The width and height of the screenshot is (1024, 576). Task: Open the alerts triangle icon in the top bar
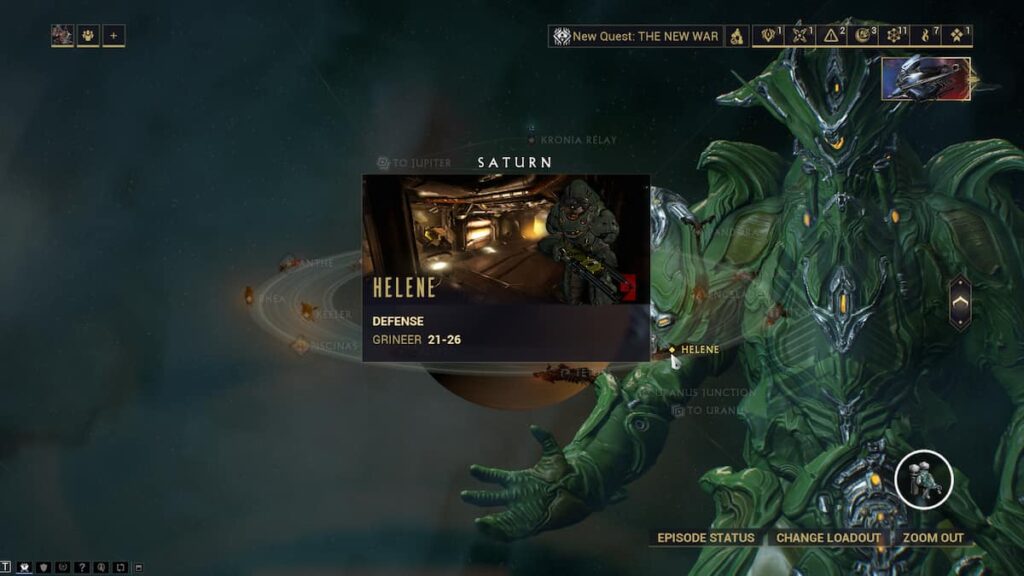click(832, 36)
